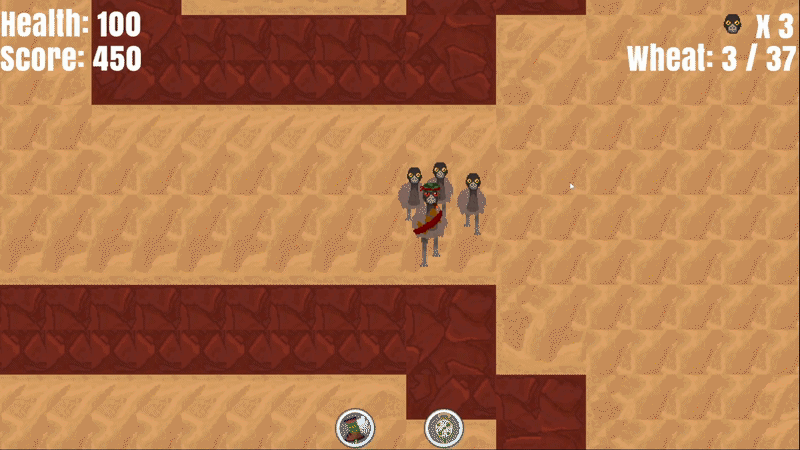Select the round white flower ability icon
Image resolution: width=800 pixels, height=450 pixels.
[x=443, y=428]
